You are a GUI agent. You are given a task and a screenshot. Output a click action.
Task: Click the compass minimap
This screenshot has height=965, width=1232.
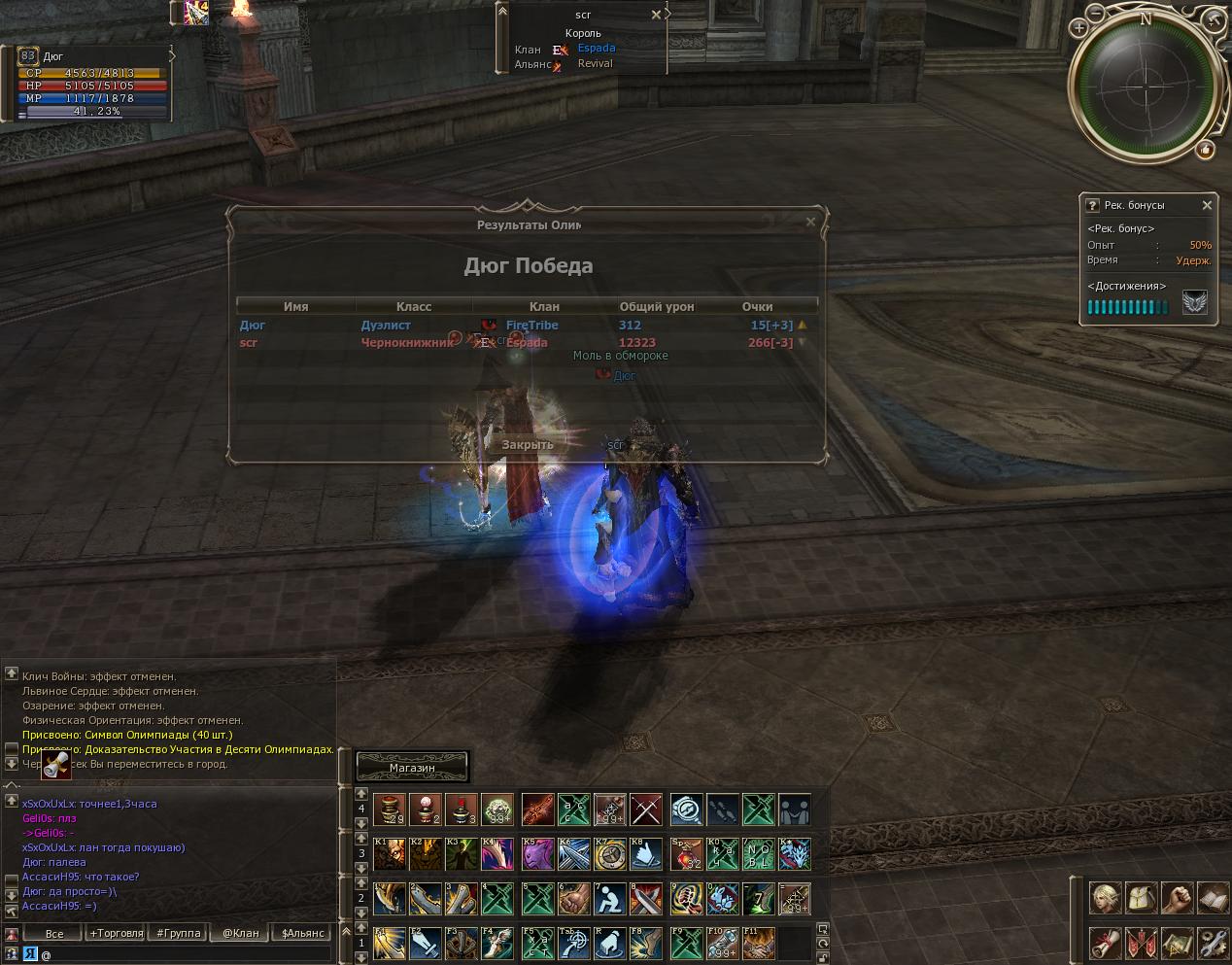pyautogui.click(x=1145, y=86)
